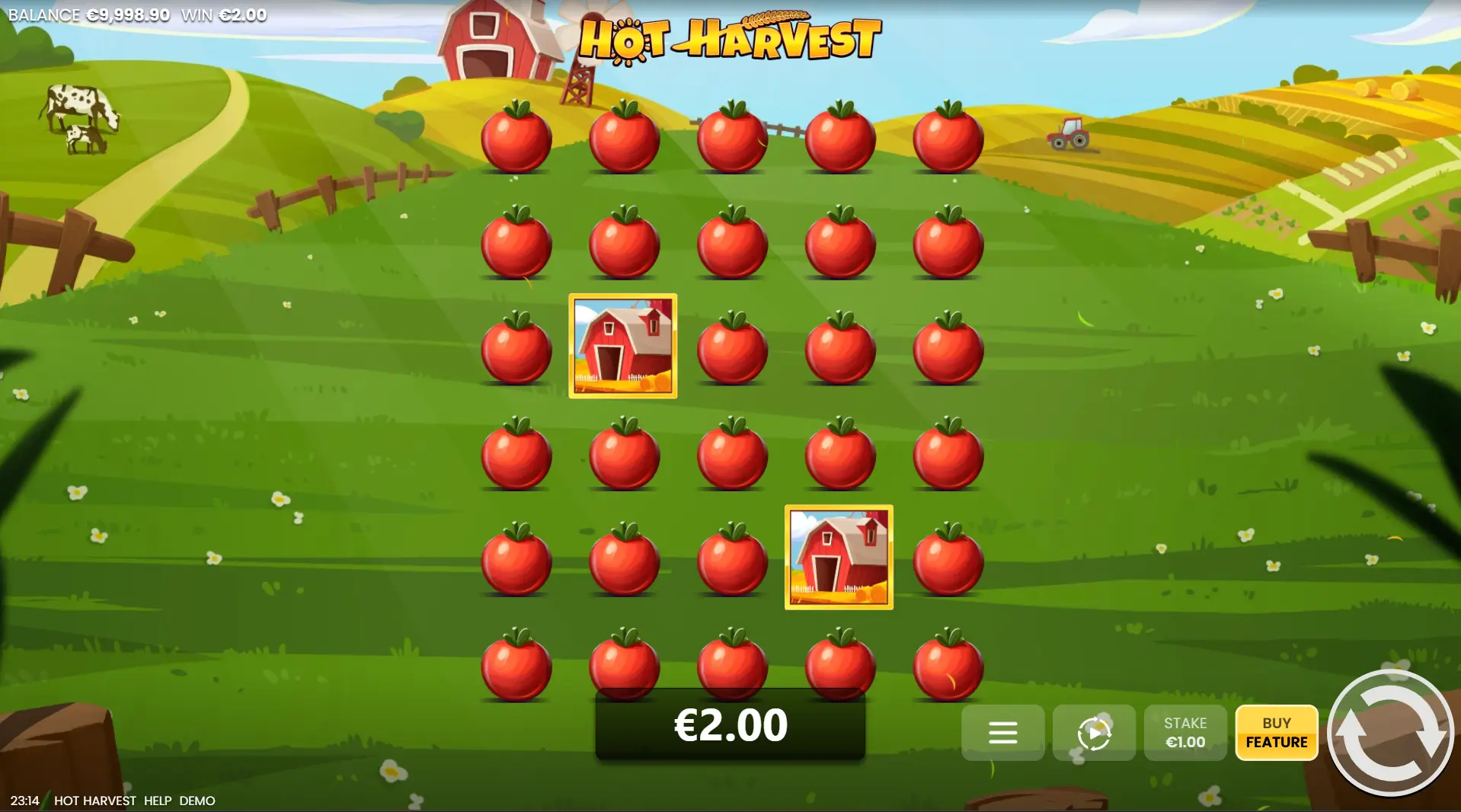
Task: Open the hamburger game menu
Action: (x=1002, y=733)
